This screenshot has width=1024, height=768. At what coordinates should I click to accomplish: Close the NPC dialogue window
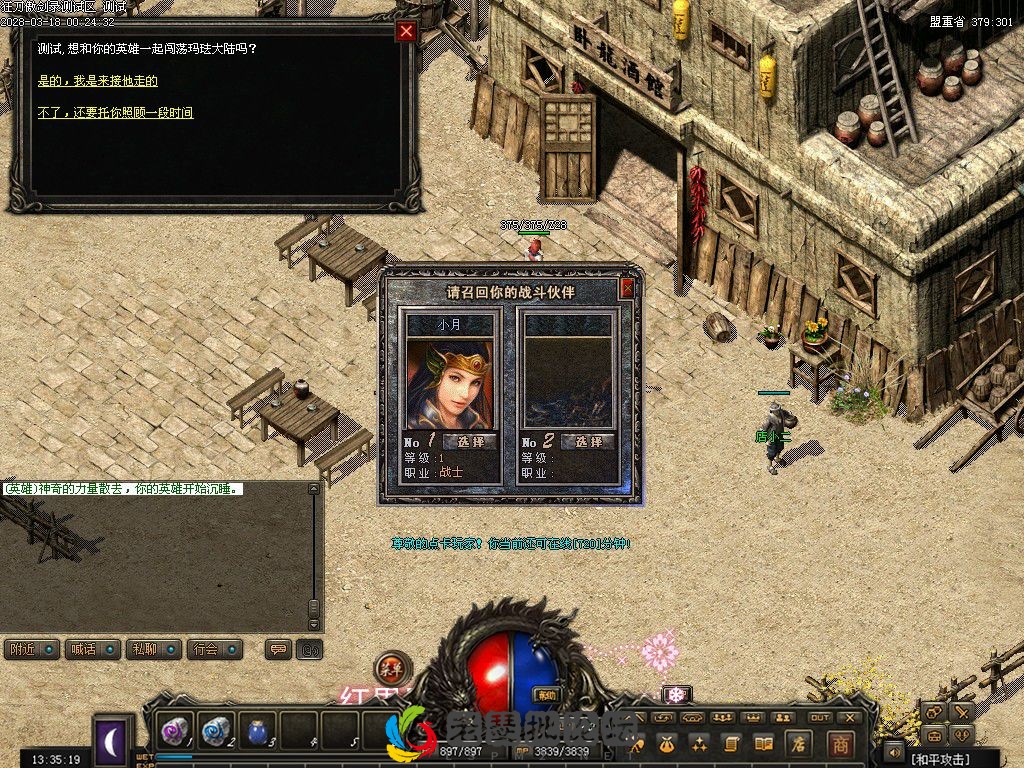[406, 31]
